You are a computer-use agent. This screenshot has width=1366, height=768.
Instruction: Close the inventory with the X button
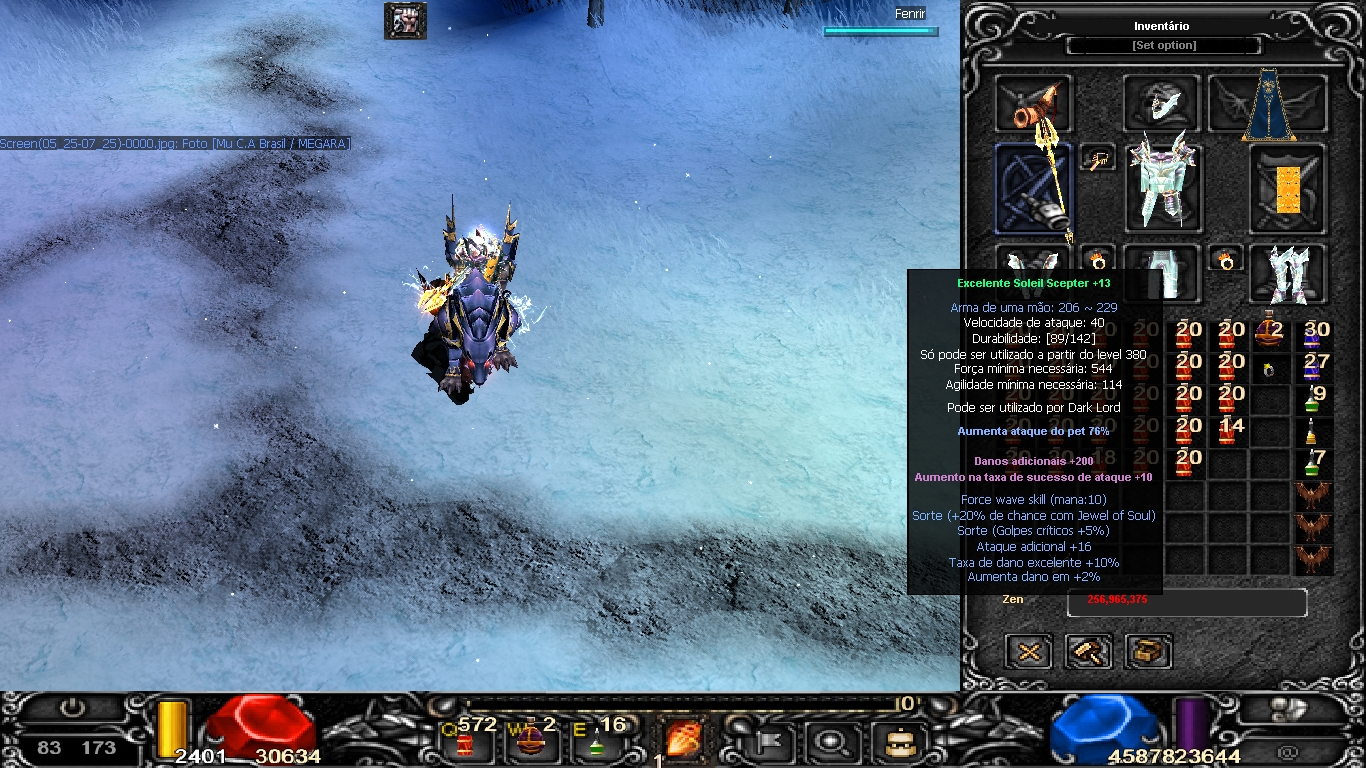[x=1028, y=651]
